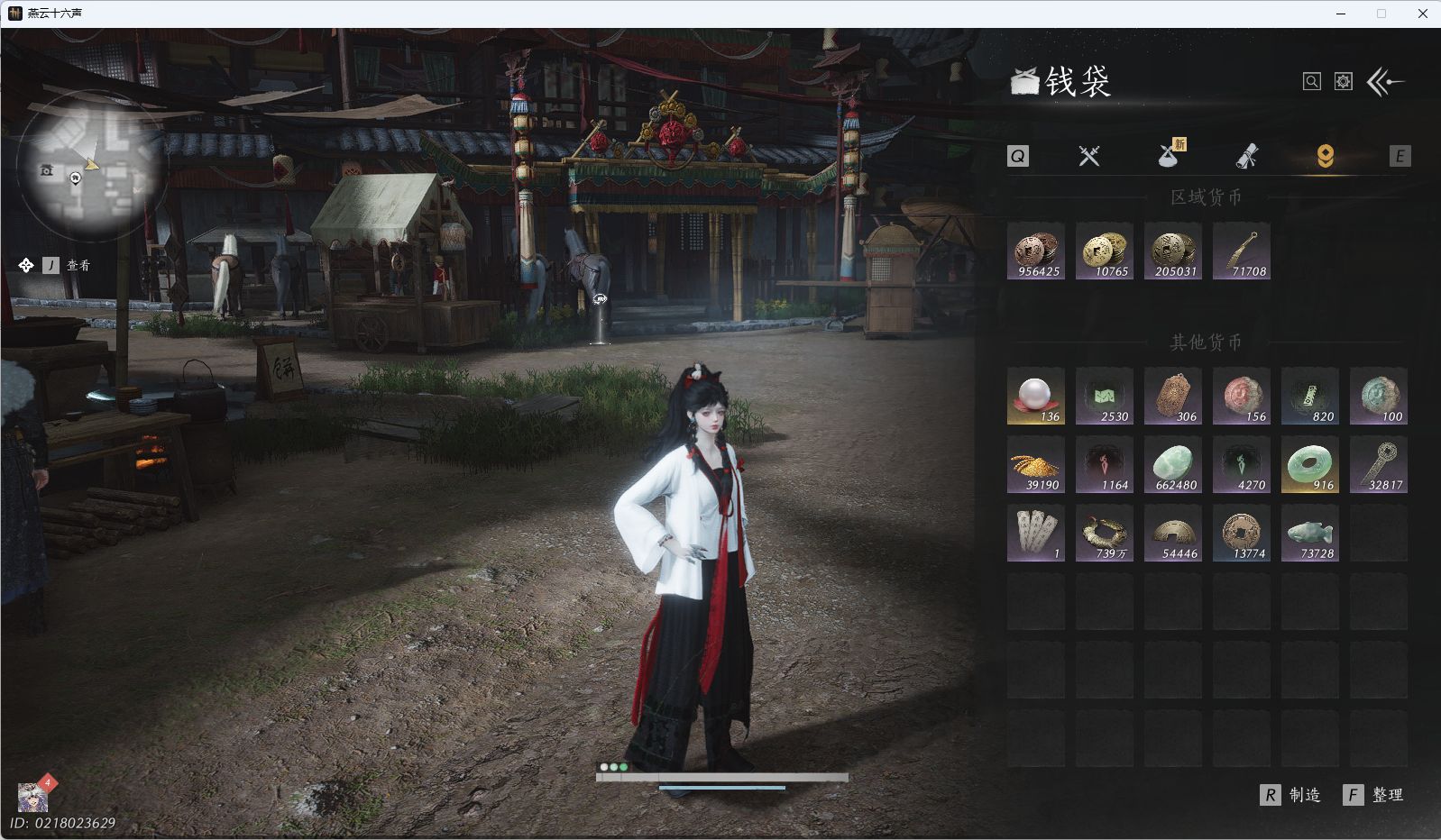Pick the jade fish currency slot

point(1310,534)
